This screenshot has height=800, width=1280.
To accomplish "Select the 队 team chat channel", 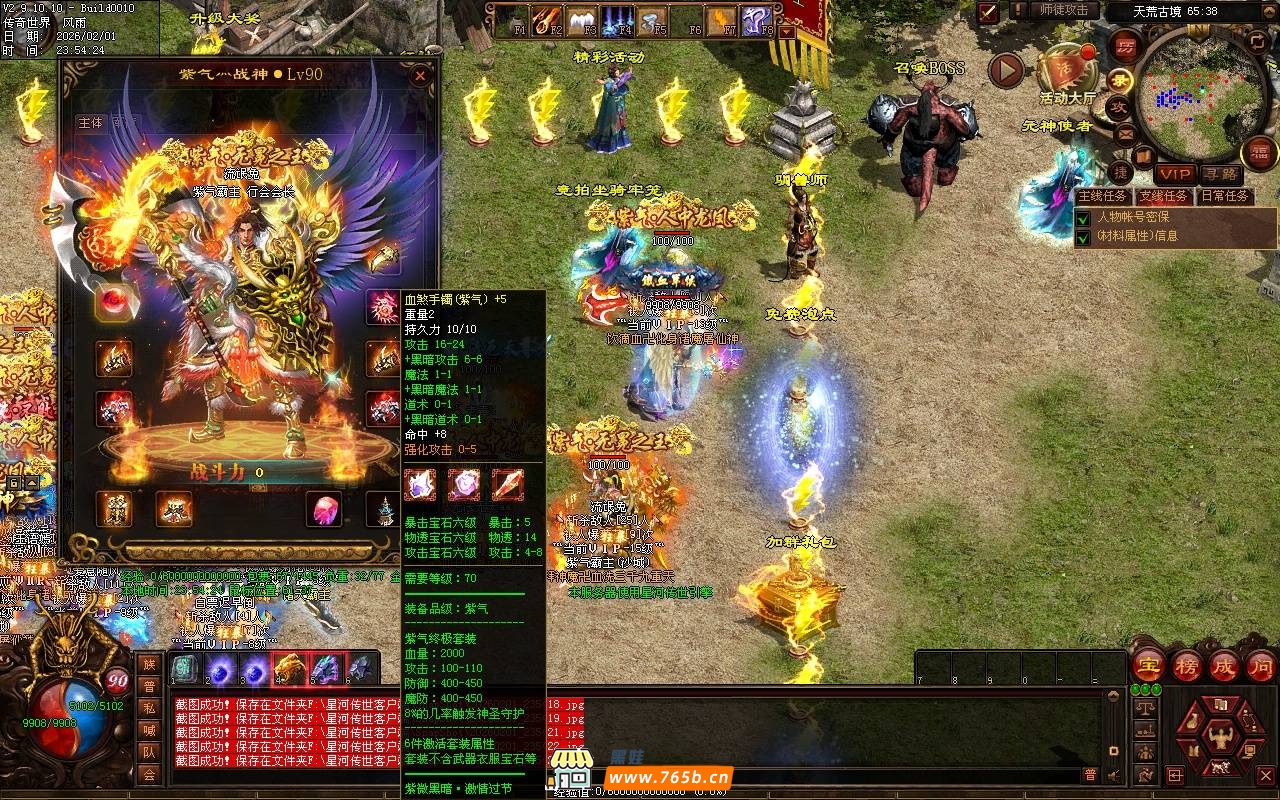I will click(x=148, y=751).
